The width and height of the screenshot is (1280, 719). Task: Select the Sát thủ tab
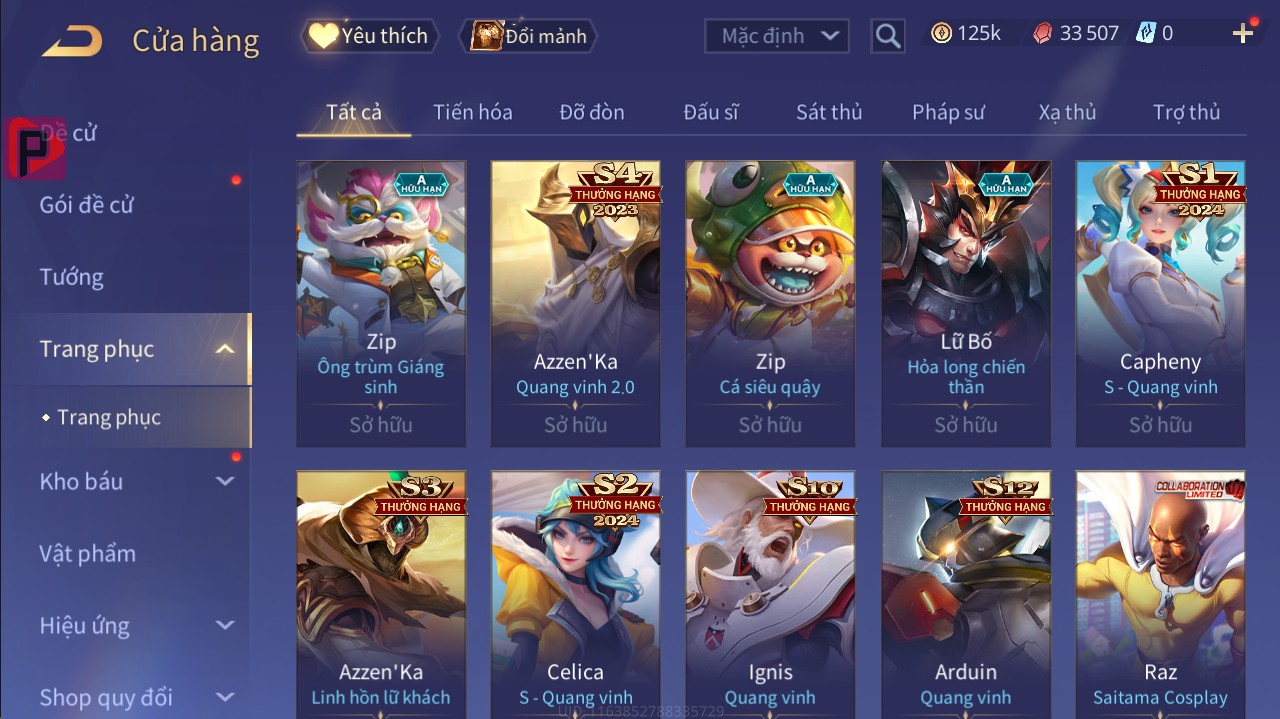(x=829, y=112)
